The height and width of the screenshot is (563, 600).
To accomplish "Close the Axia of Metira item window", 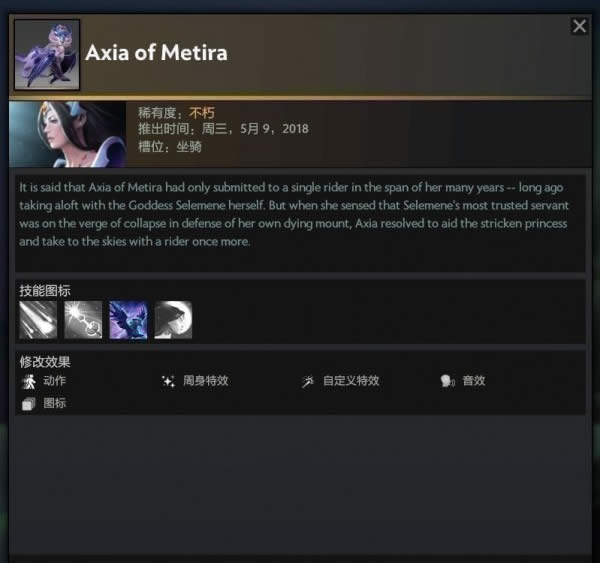I will 579,27.
